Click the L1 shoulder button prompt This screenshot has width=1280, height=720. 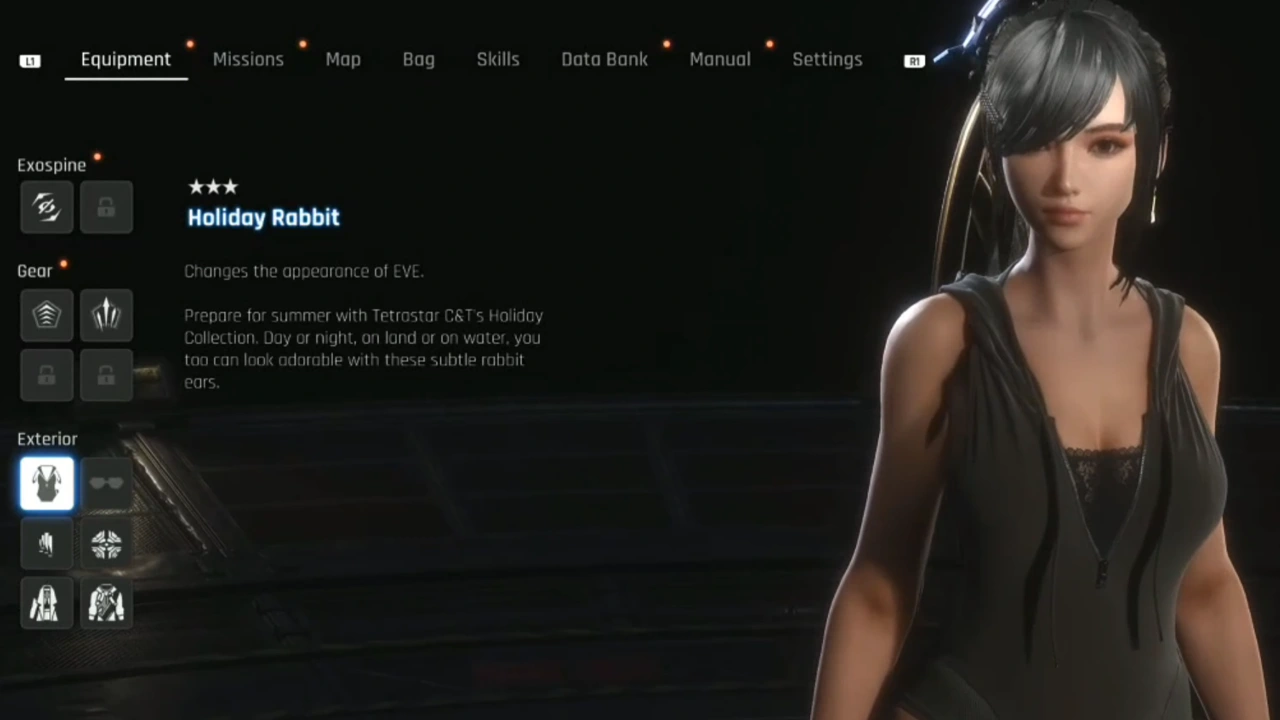[30, 60]
